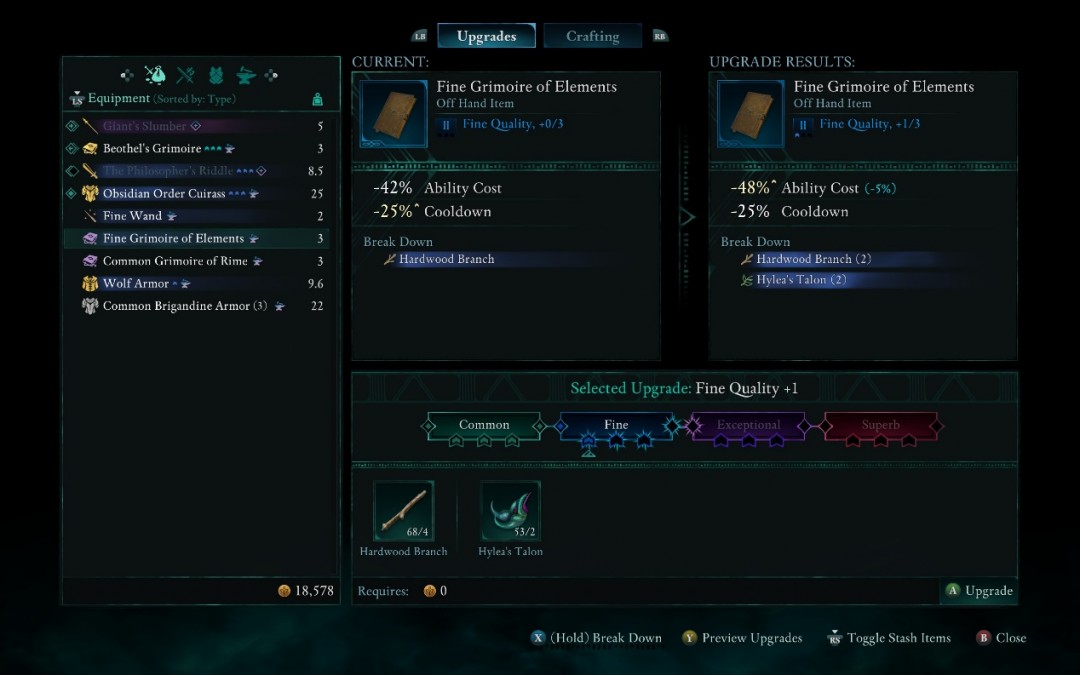Close the upgrade menu
This screenshot has height=675, width=1080.
click(1001, 638)
